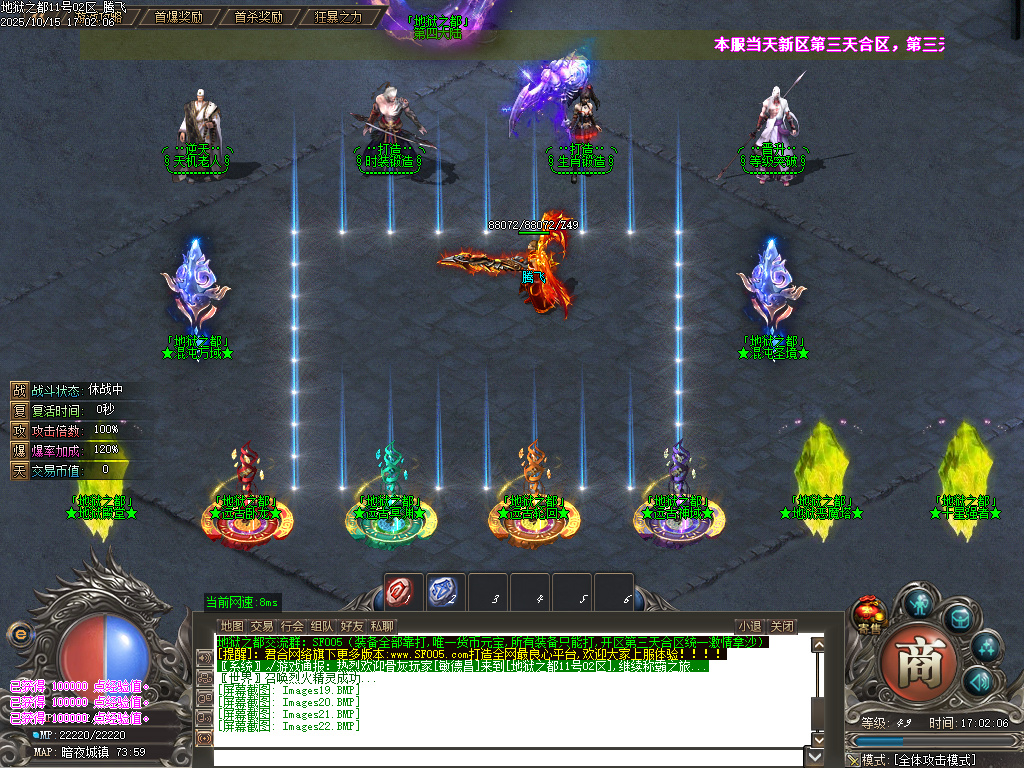The image size is (1024, 768).
Task: Use the red stone in hotbar slot 1
Action: tap(402, 592)
